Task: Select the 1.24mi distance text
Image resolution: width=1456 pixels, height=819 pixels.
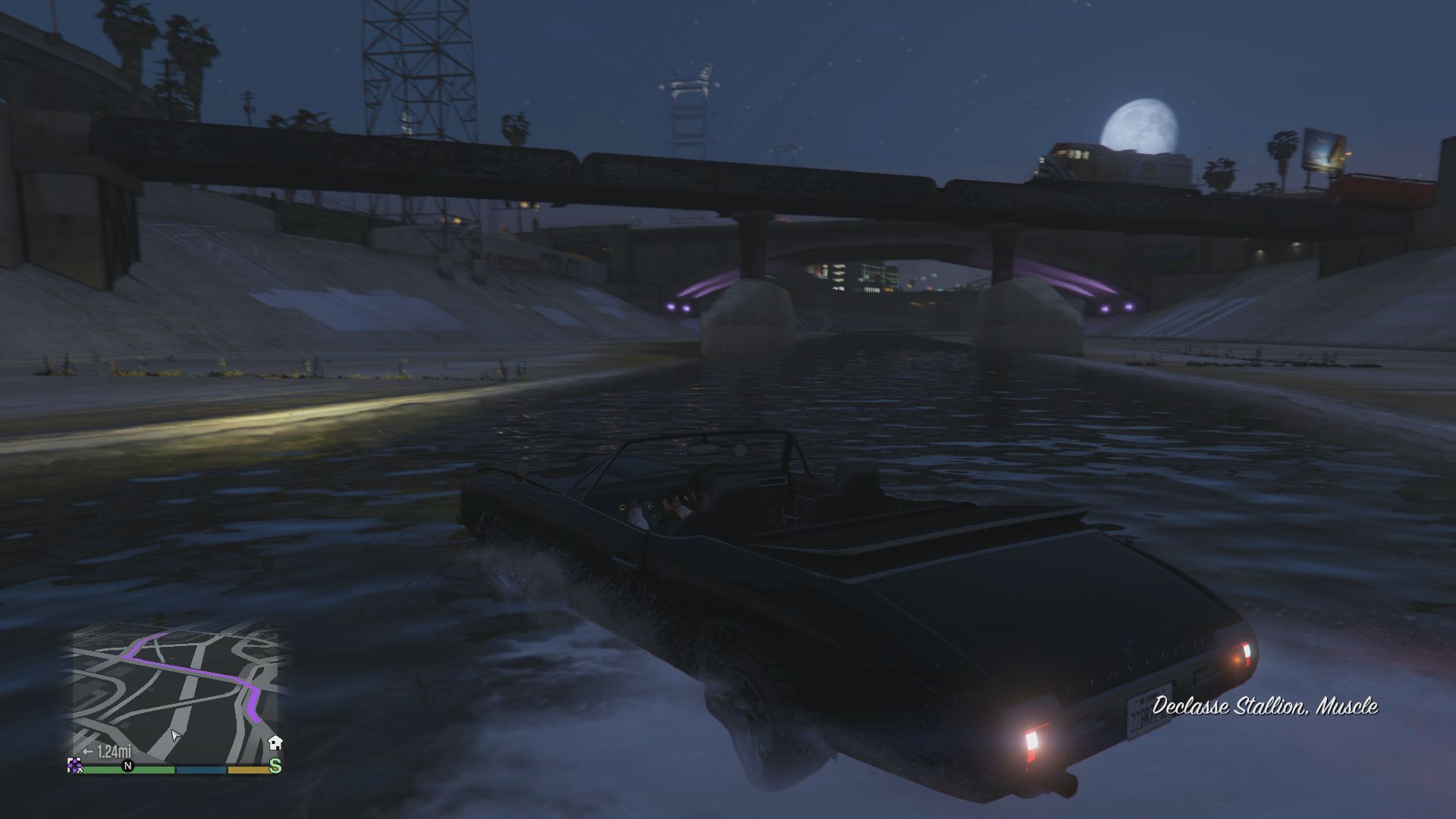Action: 114,752
